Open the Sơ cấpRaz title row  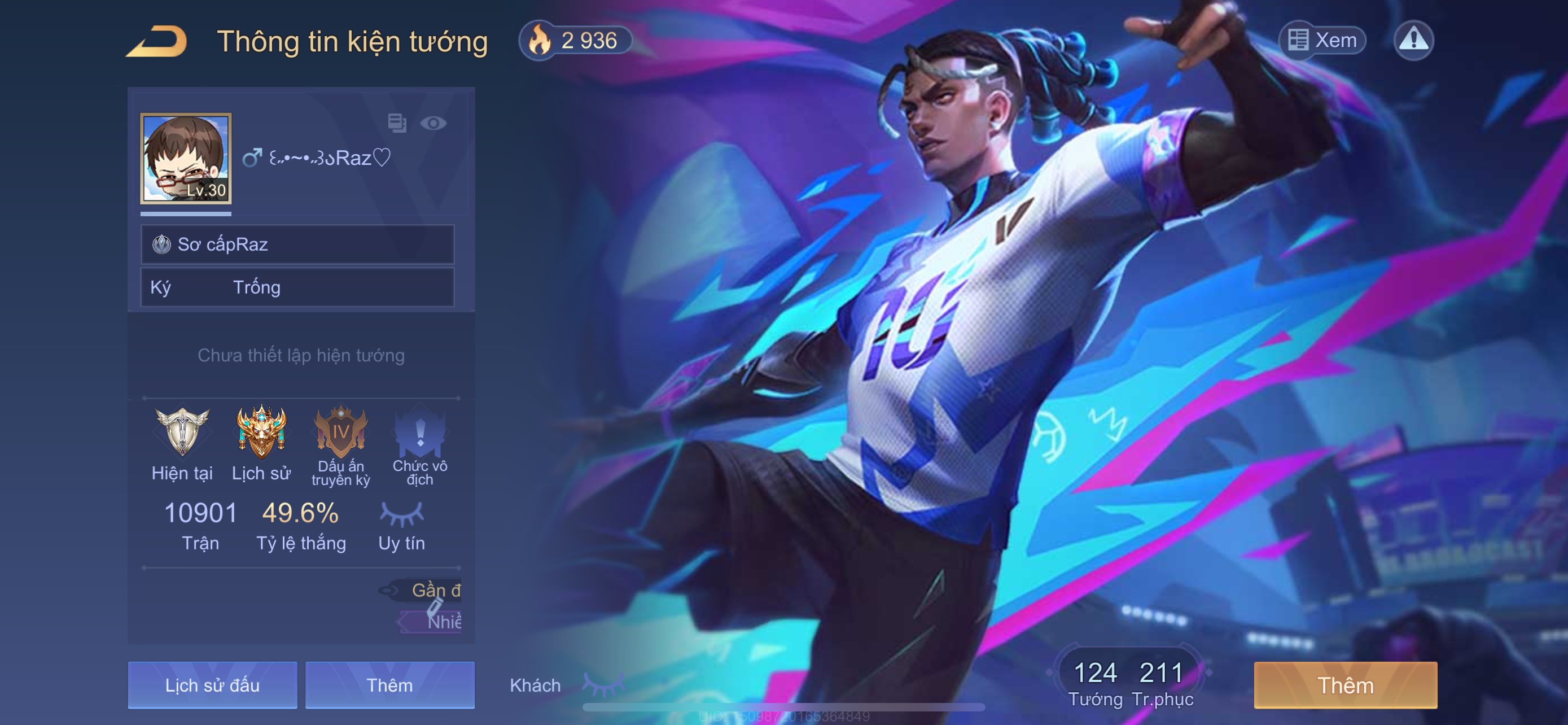coord(297,244)
